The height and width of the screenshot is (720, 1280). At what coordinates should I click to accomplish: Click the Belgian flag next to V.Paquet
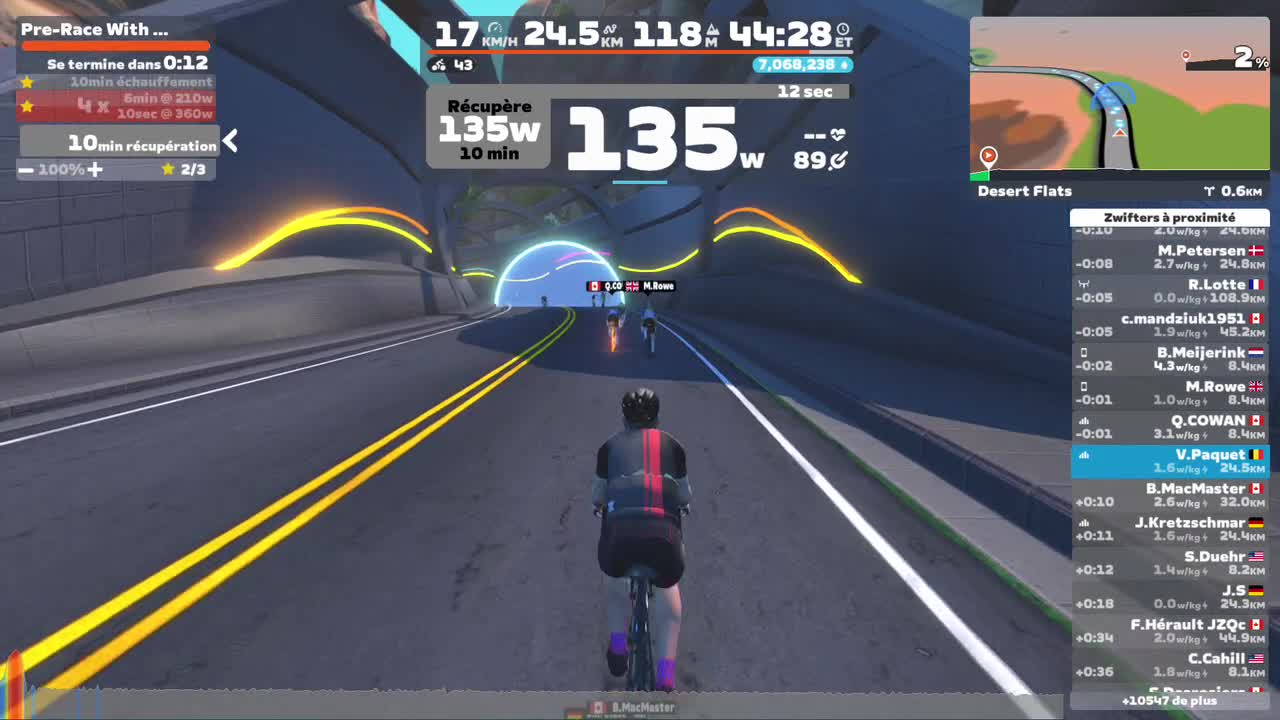tap(1258, 454)
